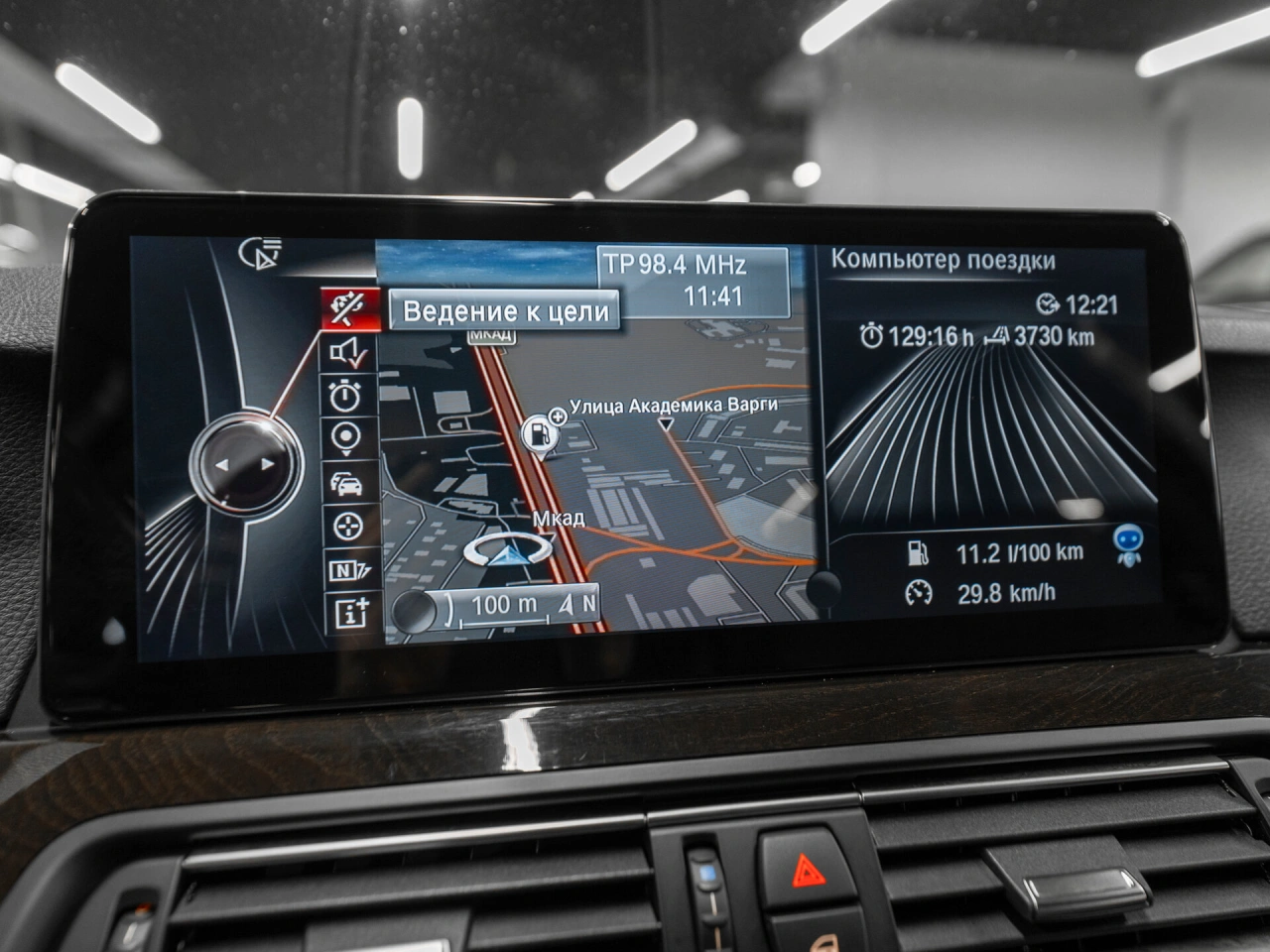Image resolution: width=1270 pixels, height=952 pixels.
Task: Open the TP 98.4 MHz radio status box
Action: [693, 281]
